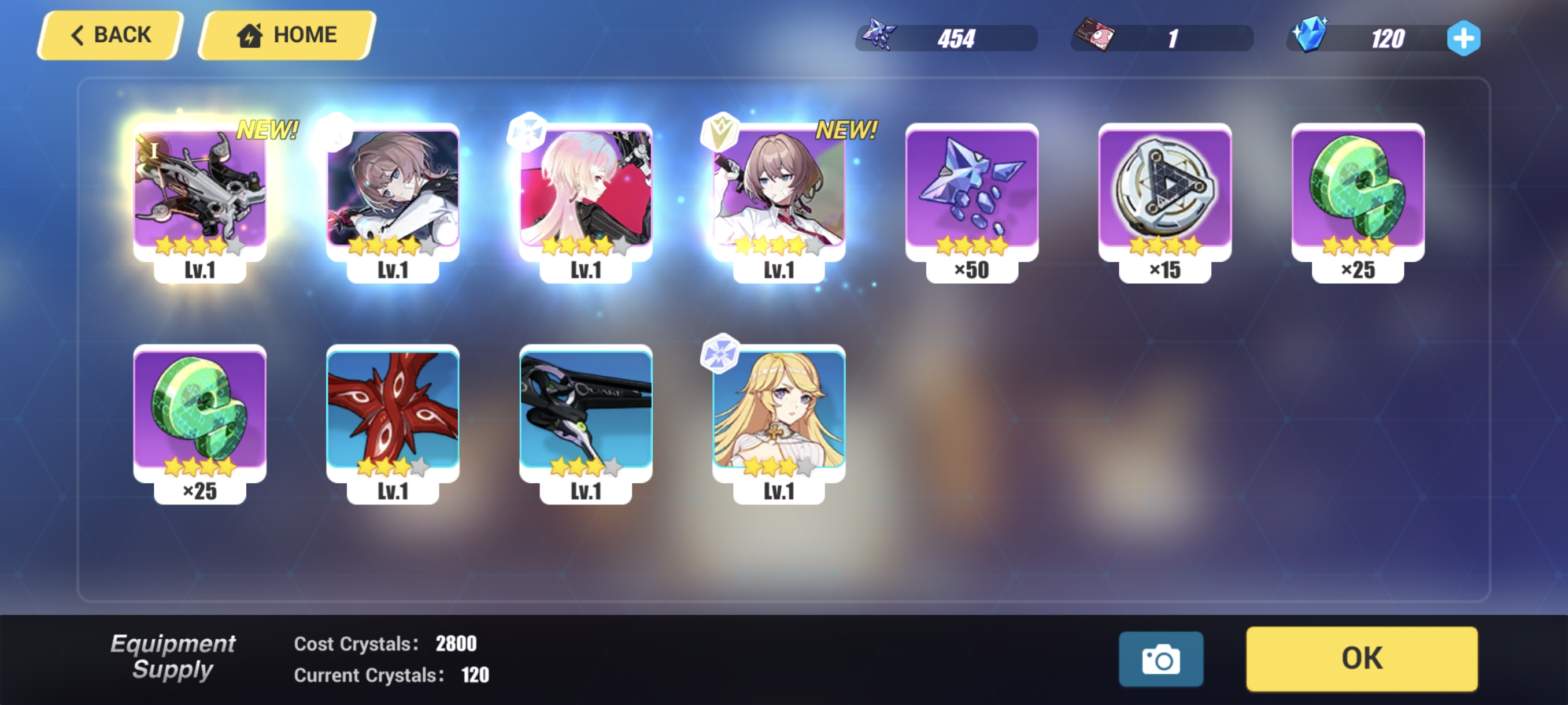Select the HOME button
The height and width of the screenshot is (705, 1568).
point(284,34)
